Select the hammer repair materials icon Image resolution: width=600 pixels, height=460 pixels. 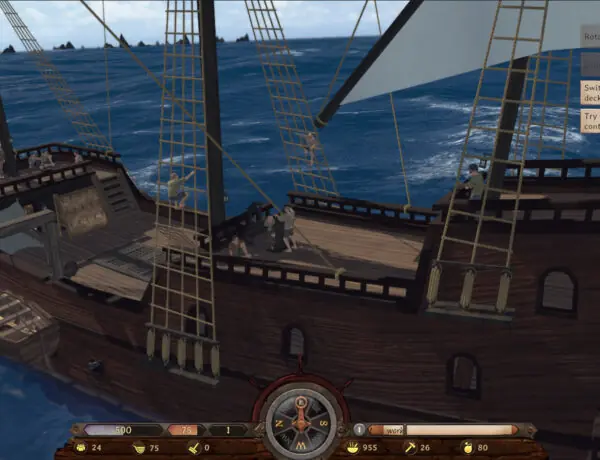tap(408, 447)
